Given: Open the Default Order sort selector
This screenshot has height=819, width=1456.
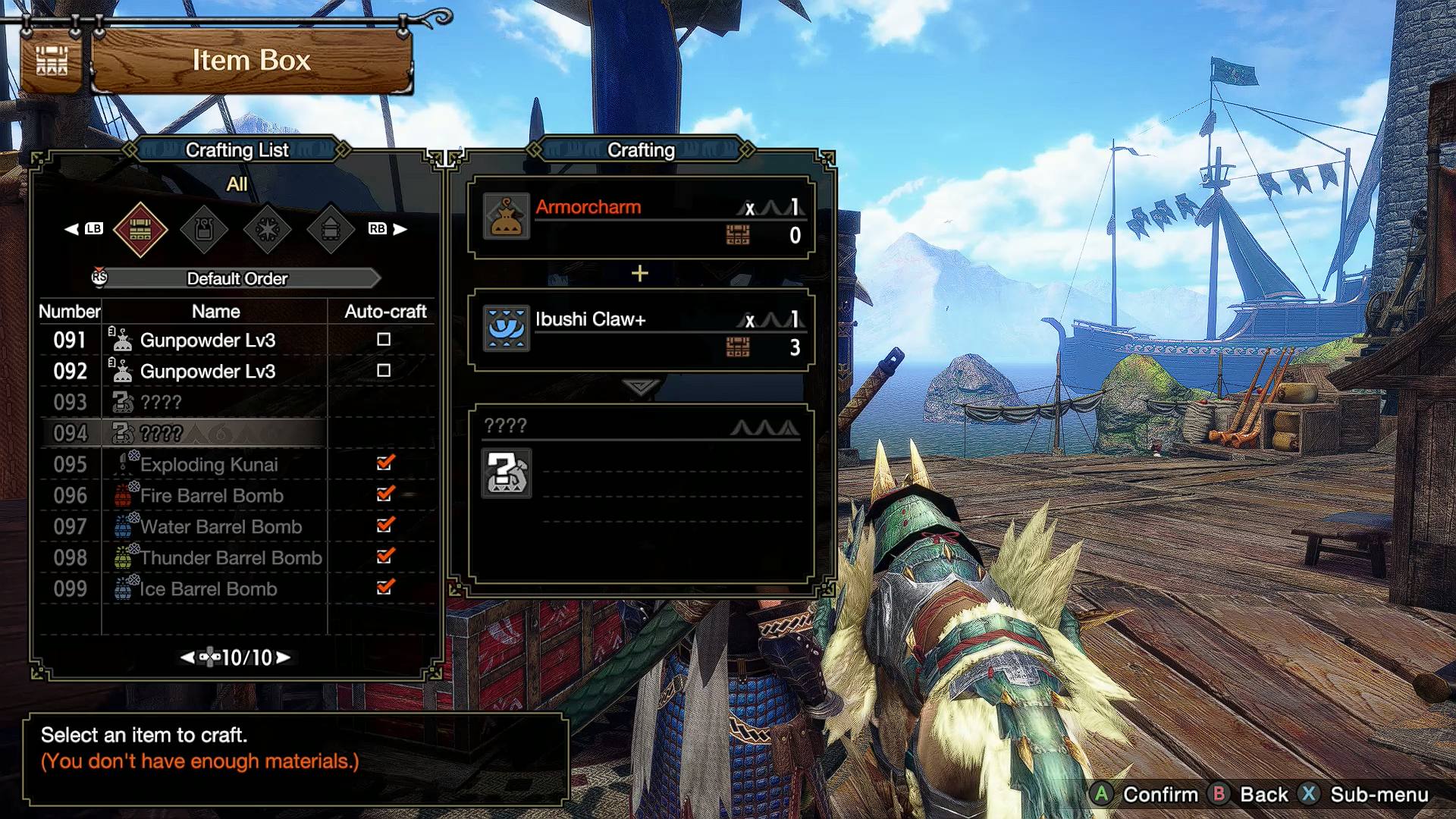Looking at the screenshot, I should click(x=237, y=278).
